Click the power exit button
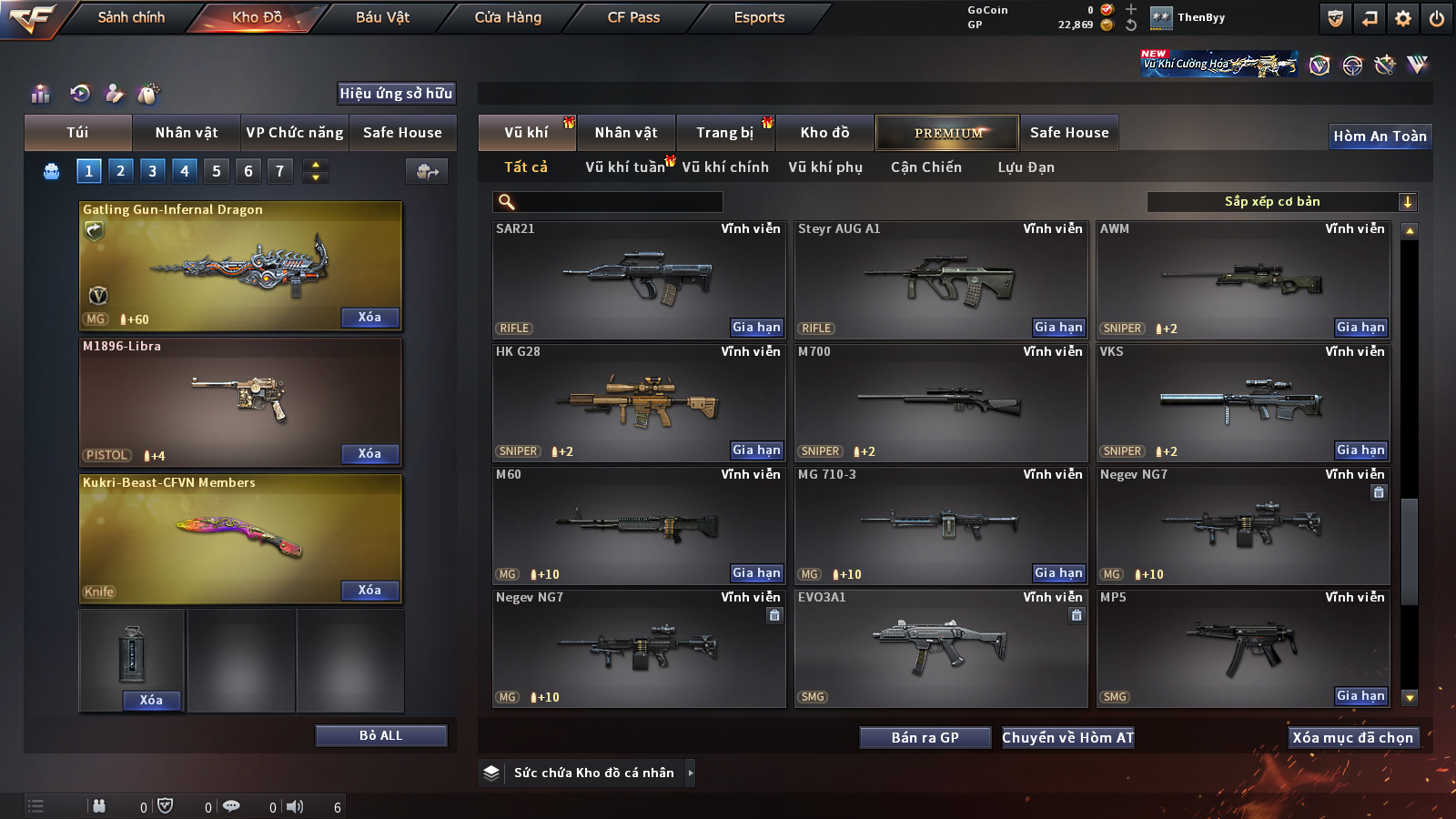Viewport: 1456px width, 819px height. 1437,17
